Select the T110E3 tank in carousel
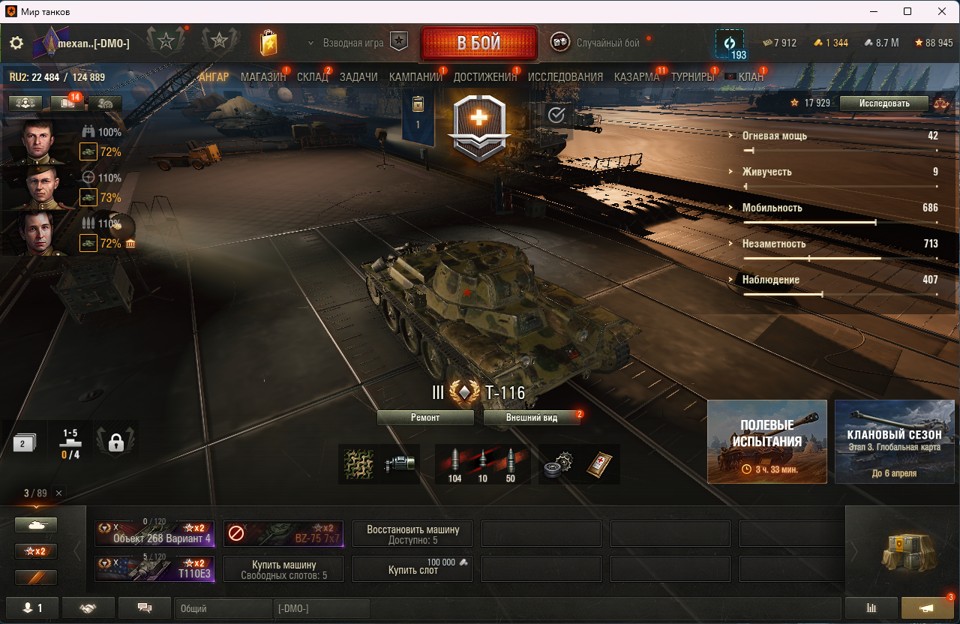The image size is (960, 624). [x=155, y=569]
